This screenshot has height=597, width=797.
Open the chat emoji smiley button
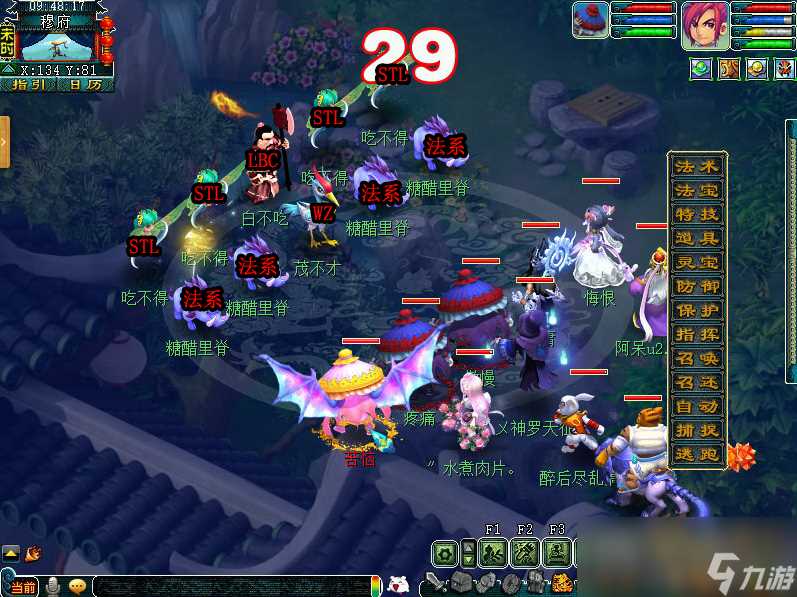(x=77, y=586)
